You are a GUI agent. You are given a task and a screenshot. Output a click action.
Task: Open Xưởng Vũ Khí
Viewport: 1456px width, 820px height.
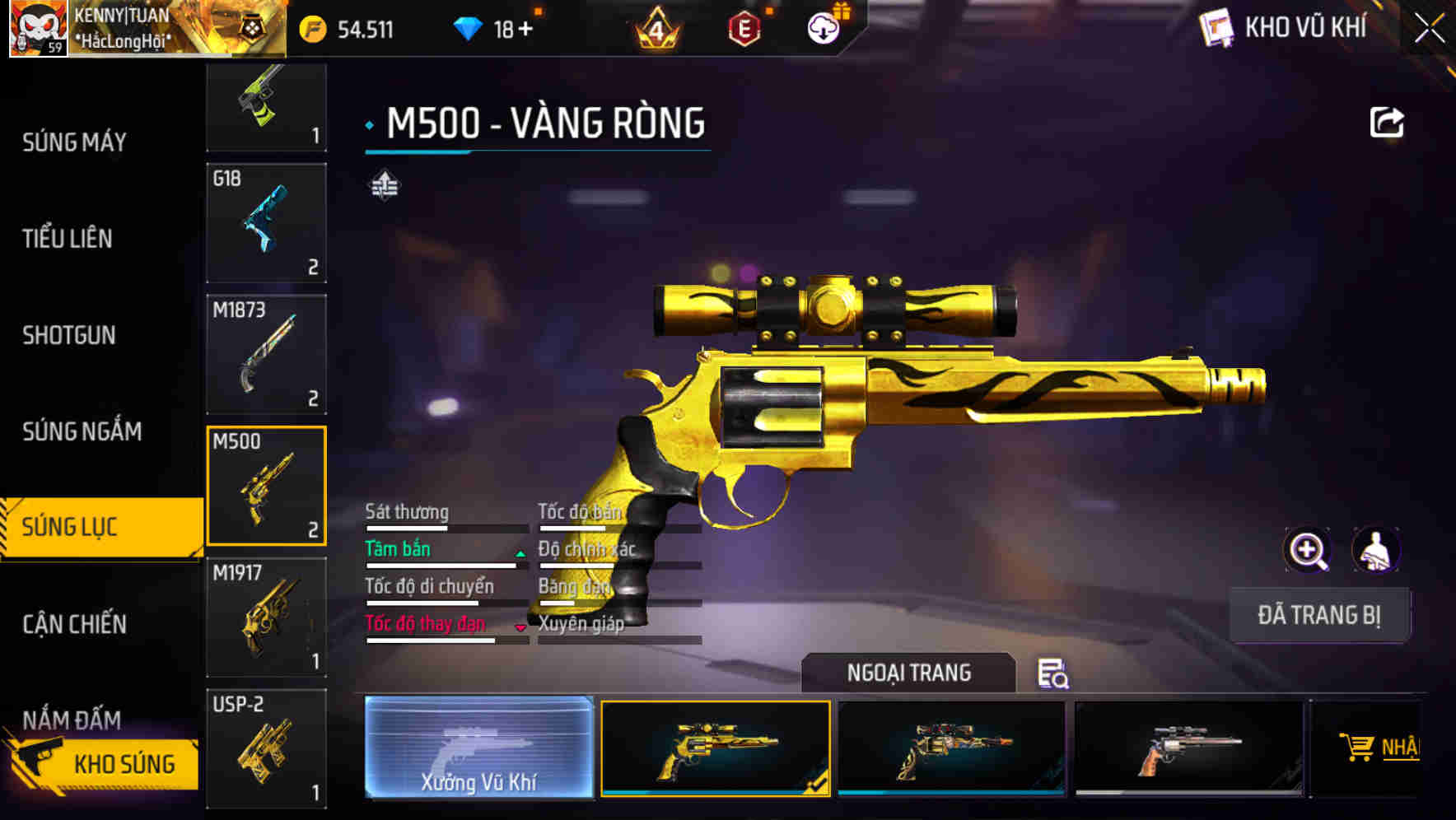coord(478,749)
